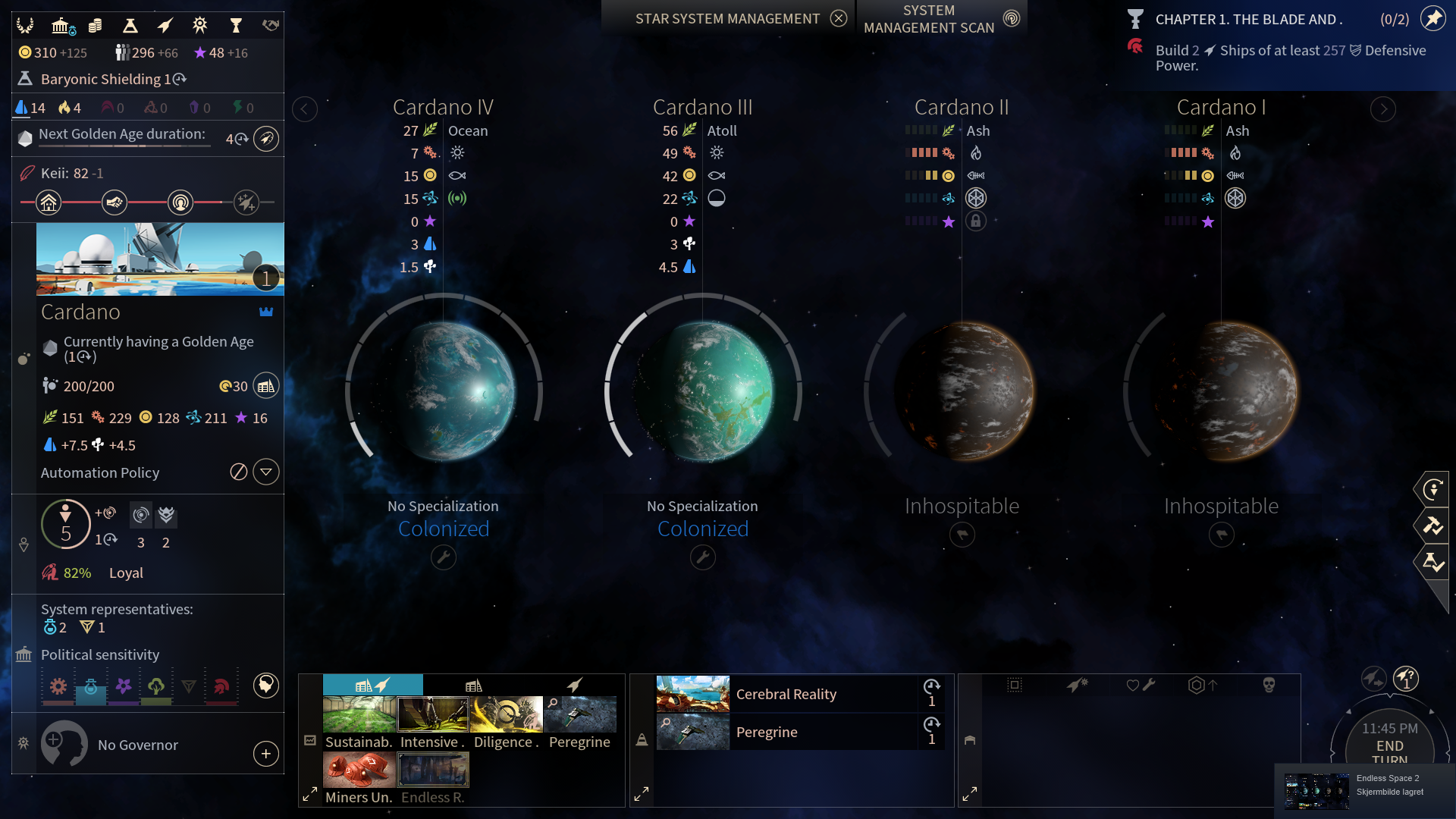Choose the Miners Union construction option
Image resolution: width=1456 pixels, height=819 pixels.
359,770
